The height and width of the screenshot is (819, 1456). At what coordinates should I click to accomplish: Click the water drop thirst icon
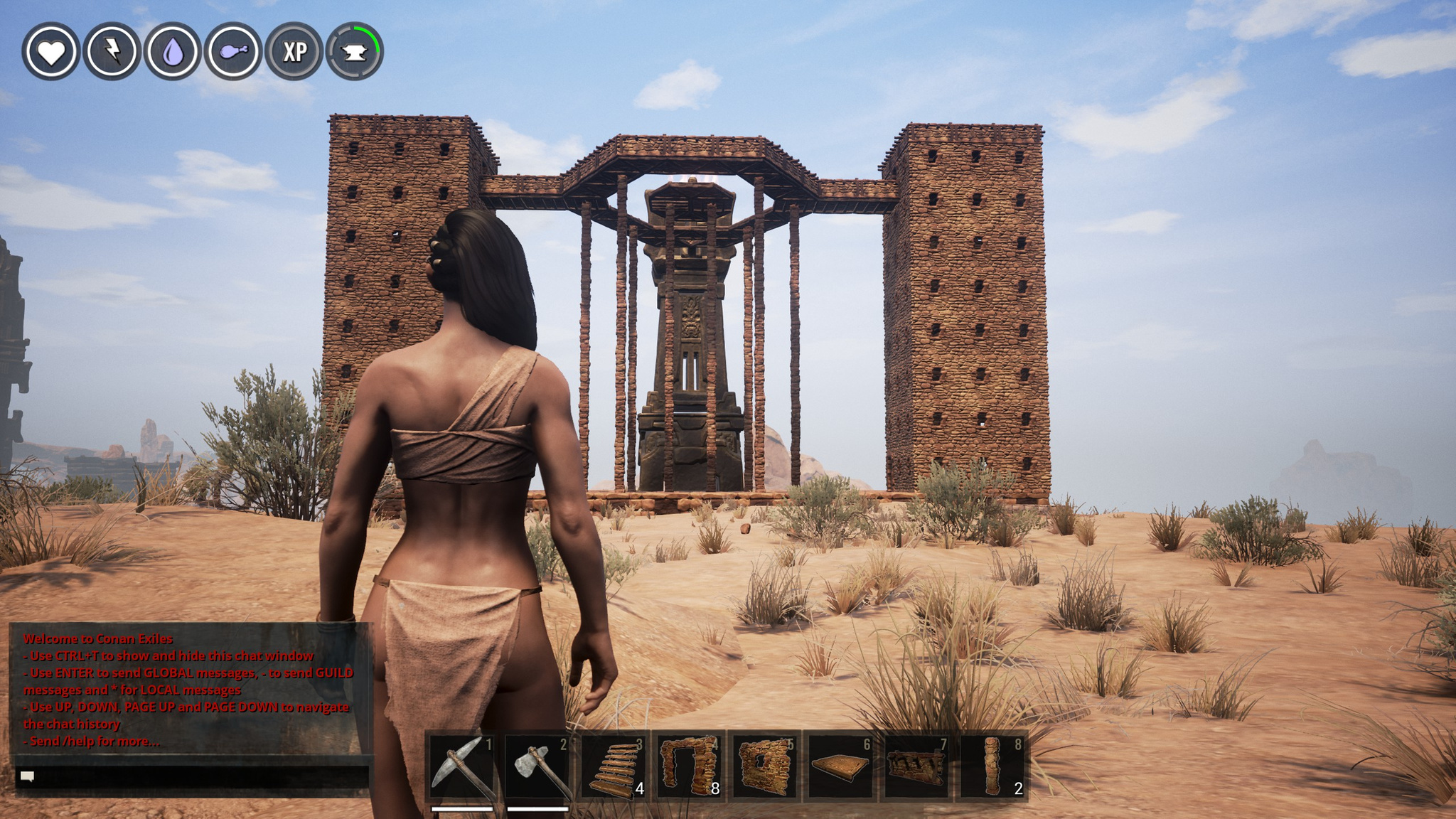(173, 51)
